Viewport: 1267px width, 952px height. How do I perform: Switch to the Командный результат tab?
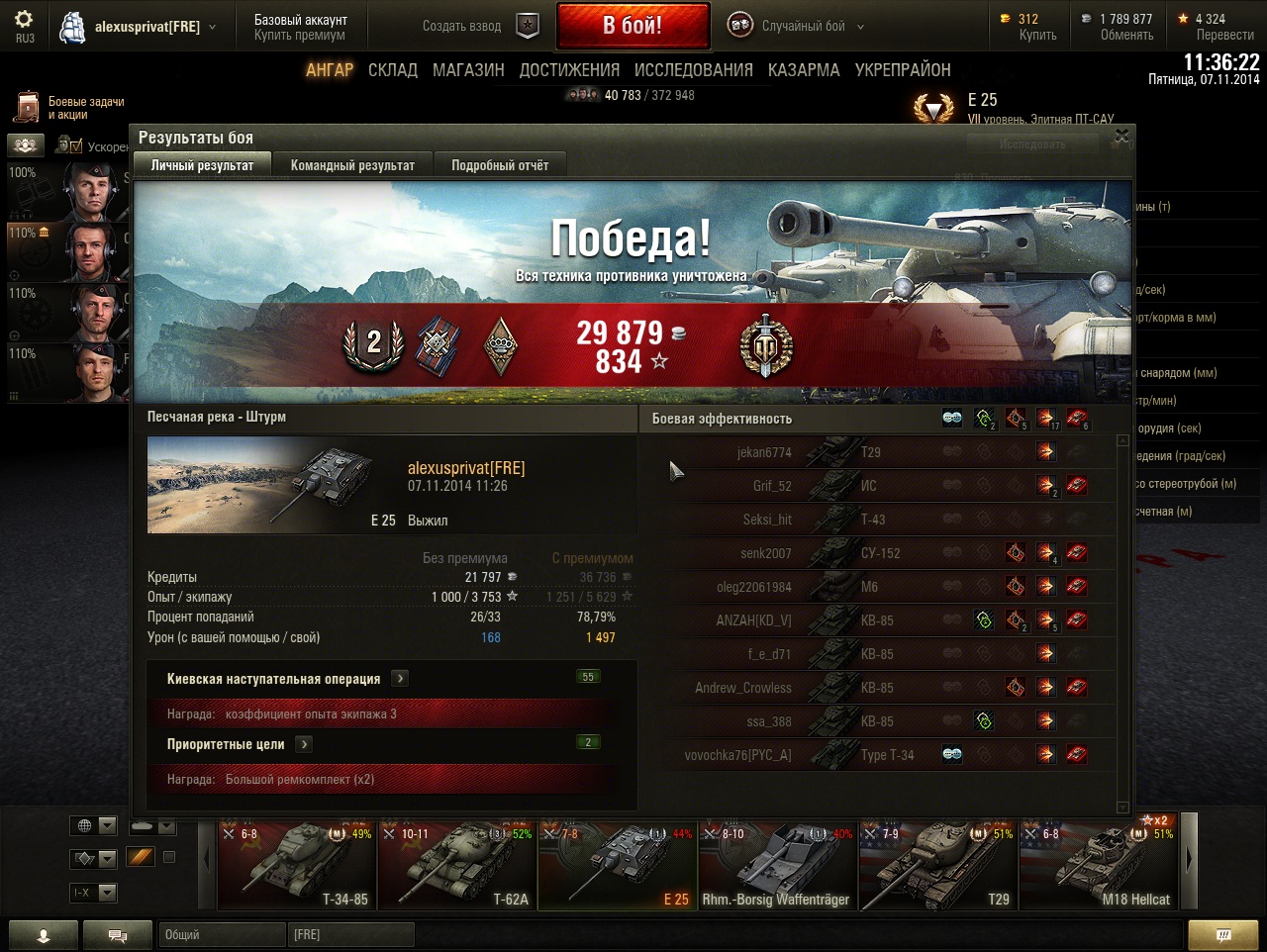[352, 165]
